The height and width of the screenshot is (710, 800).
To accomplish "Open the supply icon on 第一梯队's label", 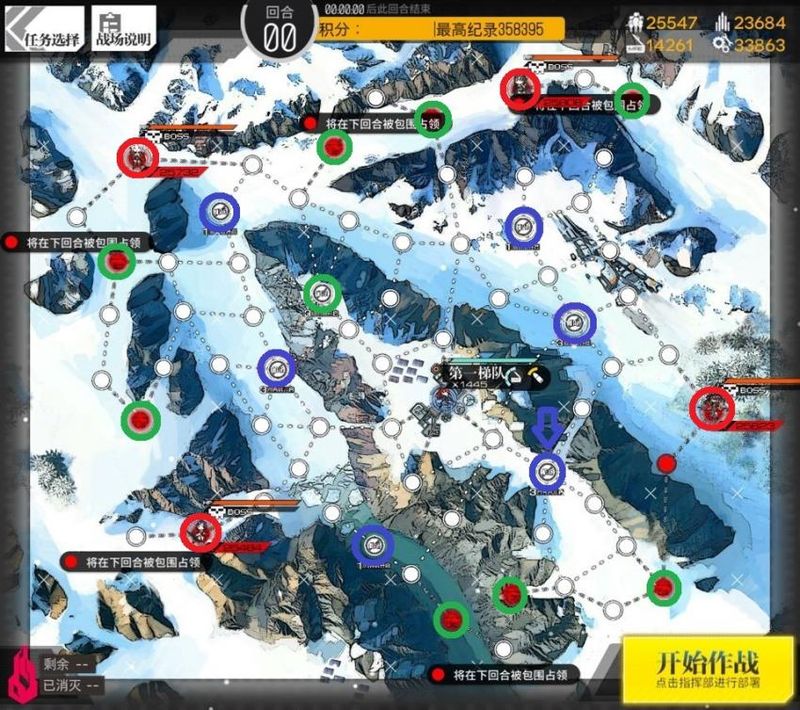I will pyautogui.click(x=514, y=377).
